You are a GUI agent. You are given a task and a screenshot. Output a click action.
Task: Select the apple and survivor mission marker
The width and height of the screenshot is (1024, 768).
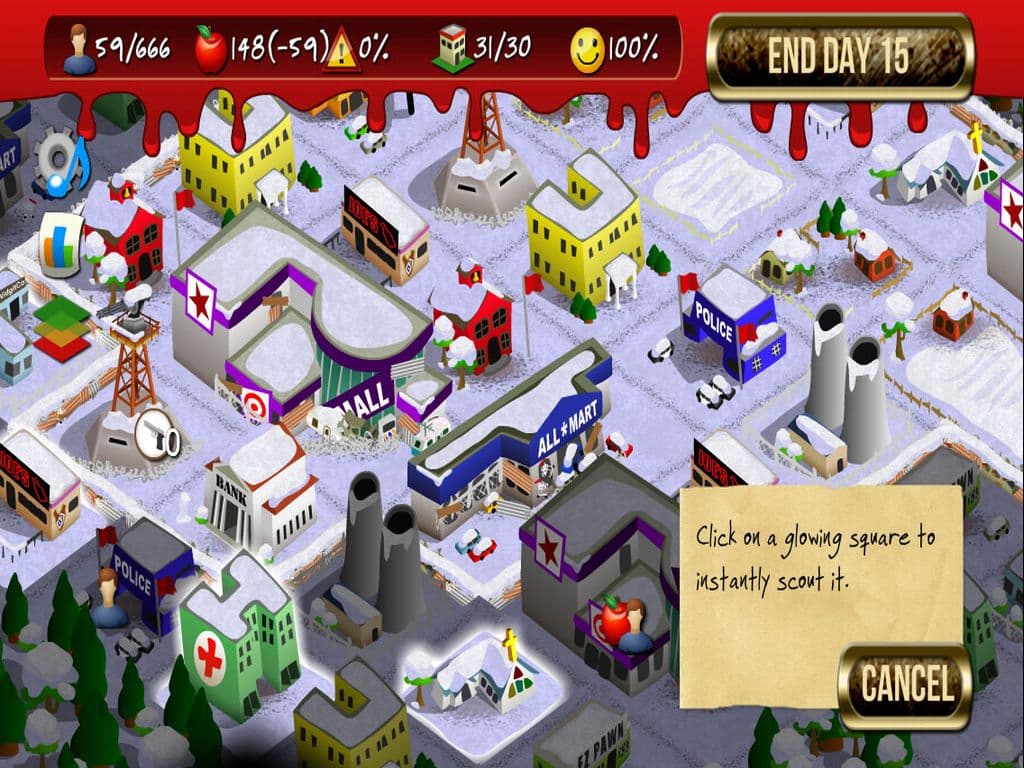point(620,622)
